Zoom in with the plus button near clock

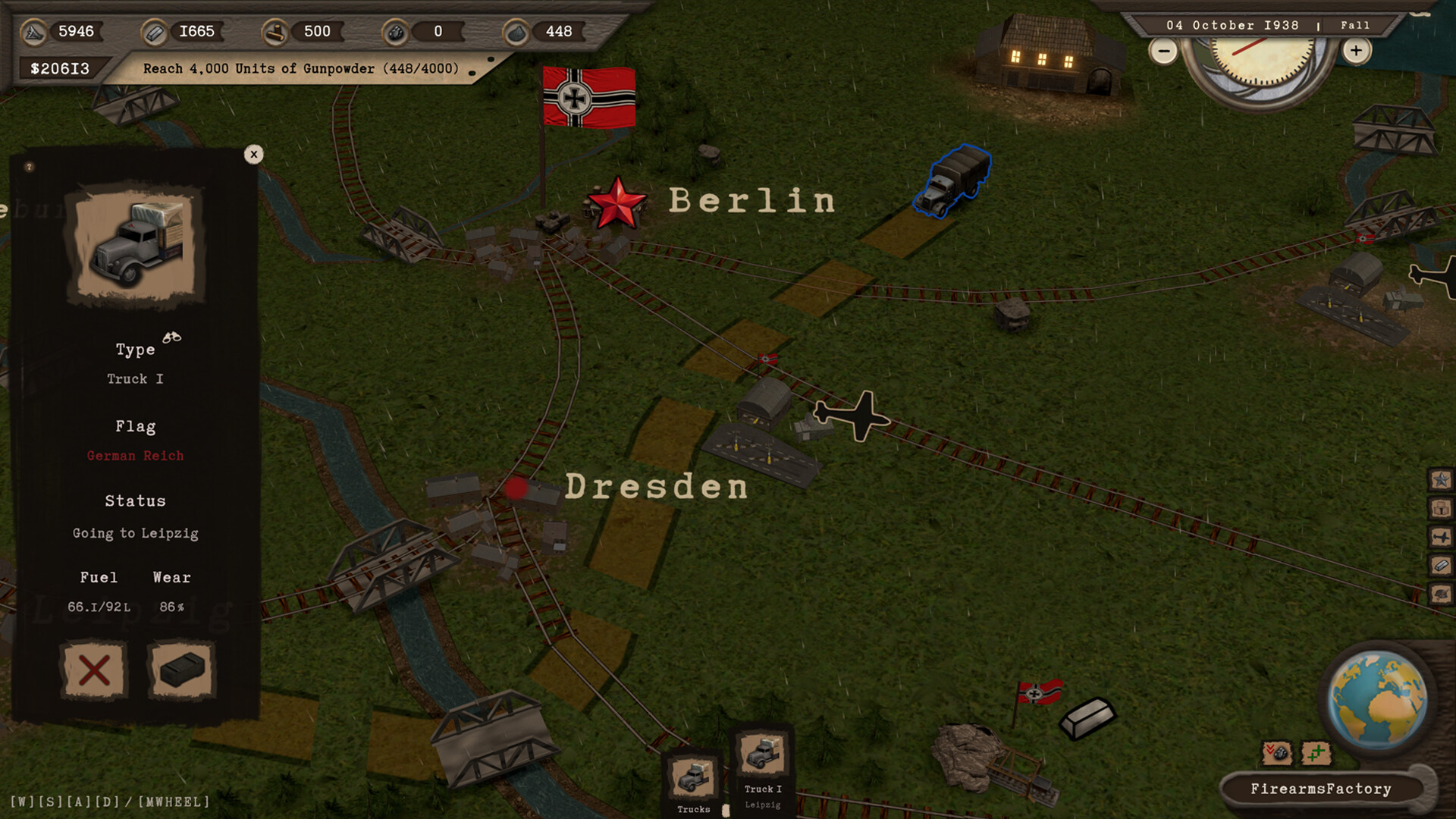pyautogui.click(x=1356, y=51)
